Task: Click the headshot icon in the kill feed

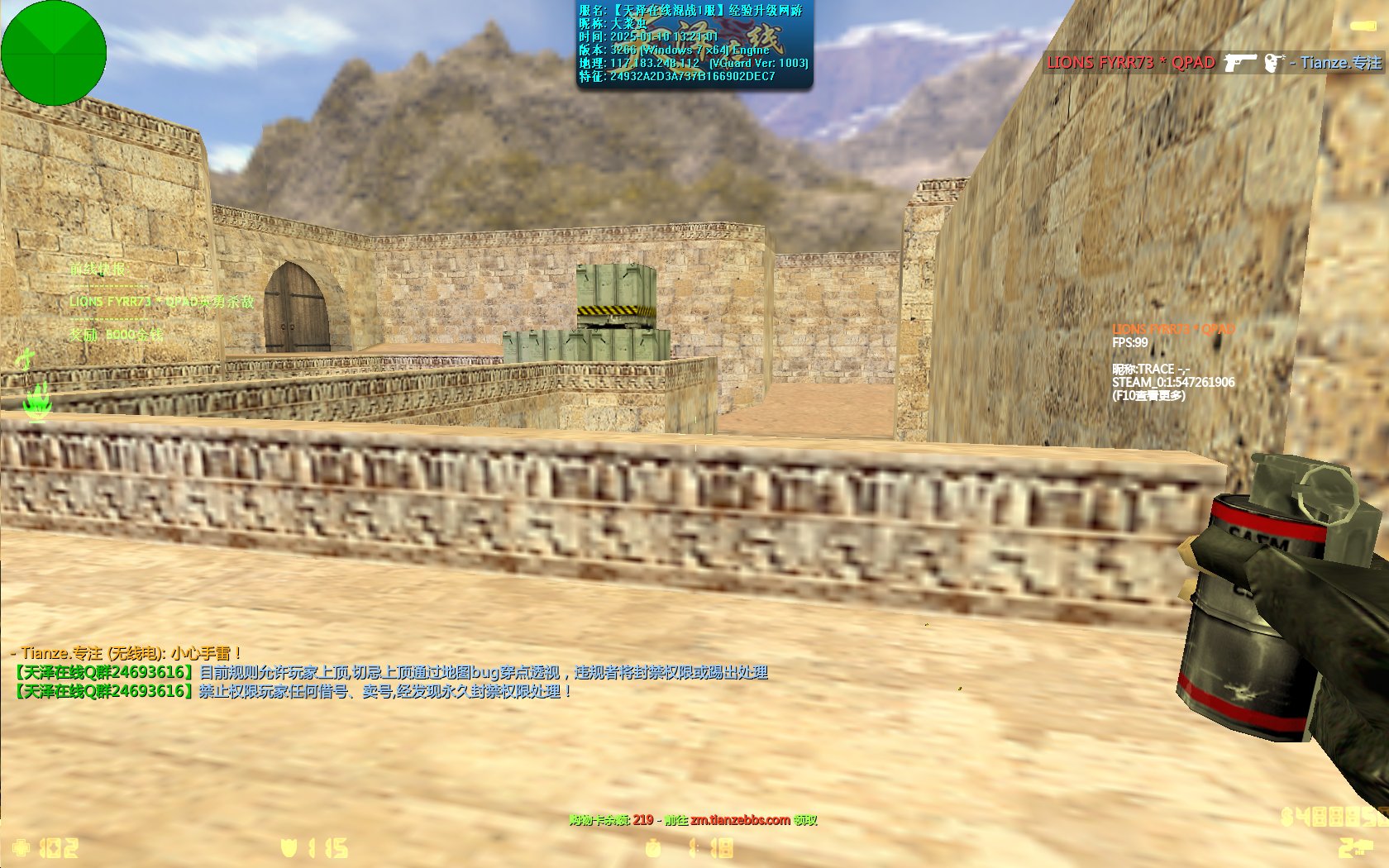Action: click(x=1274, y=63)
